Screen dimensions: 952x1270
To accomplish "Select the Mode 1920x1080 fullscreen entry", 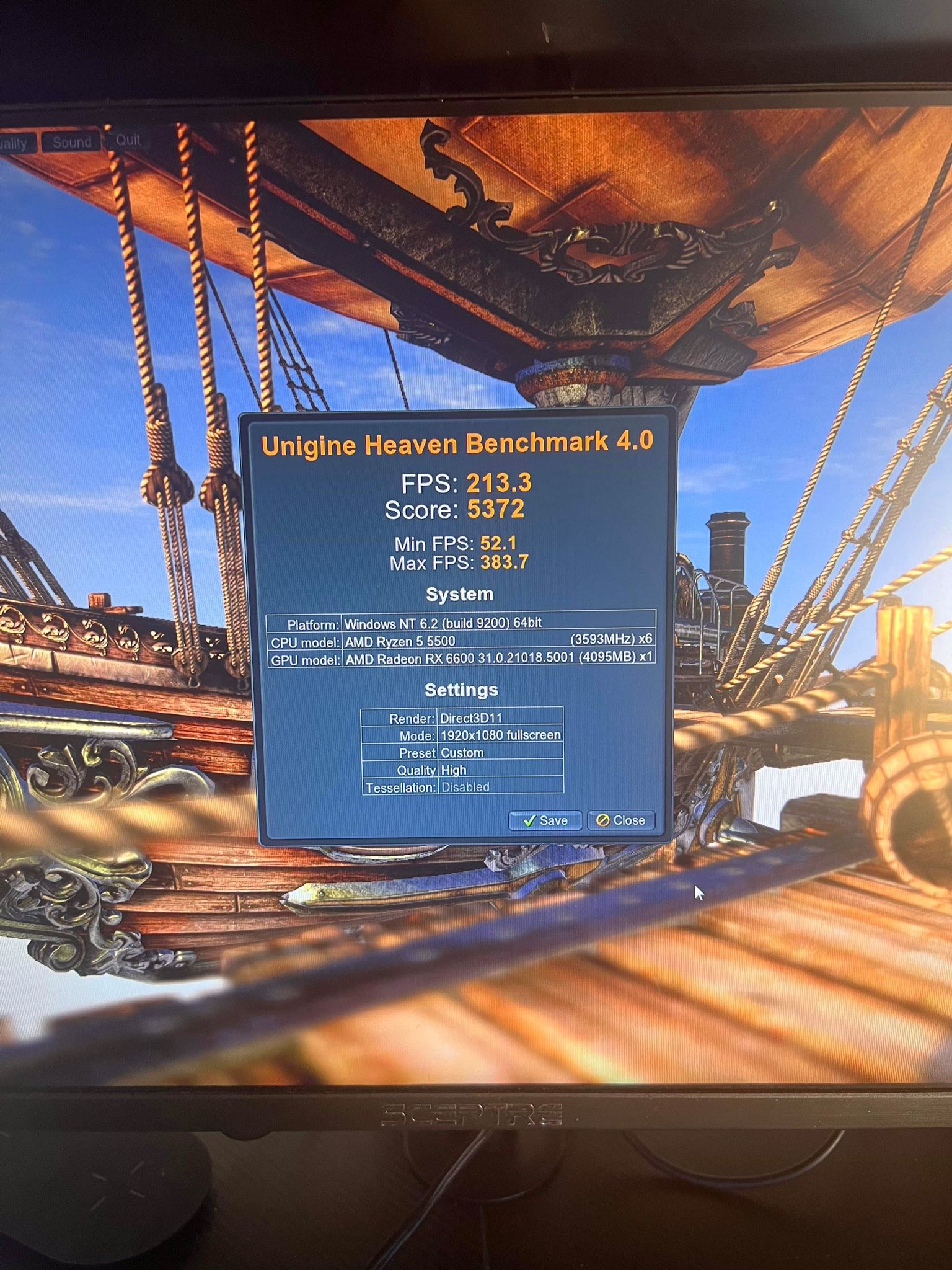I will pos(499,735).
